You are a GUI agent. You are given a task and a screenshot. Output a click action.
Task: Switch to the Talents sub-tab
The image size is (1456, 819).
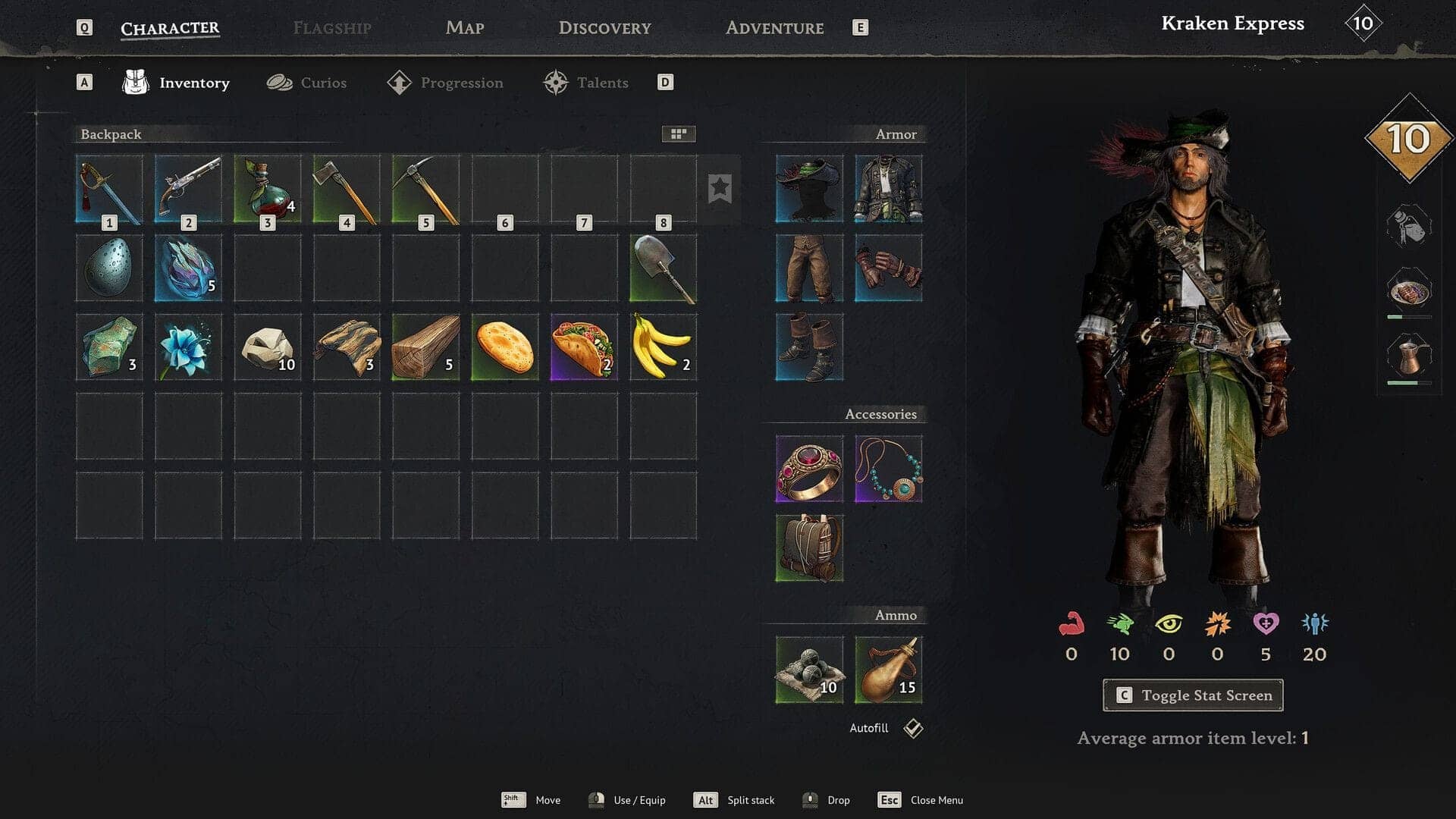[586, 83]
